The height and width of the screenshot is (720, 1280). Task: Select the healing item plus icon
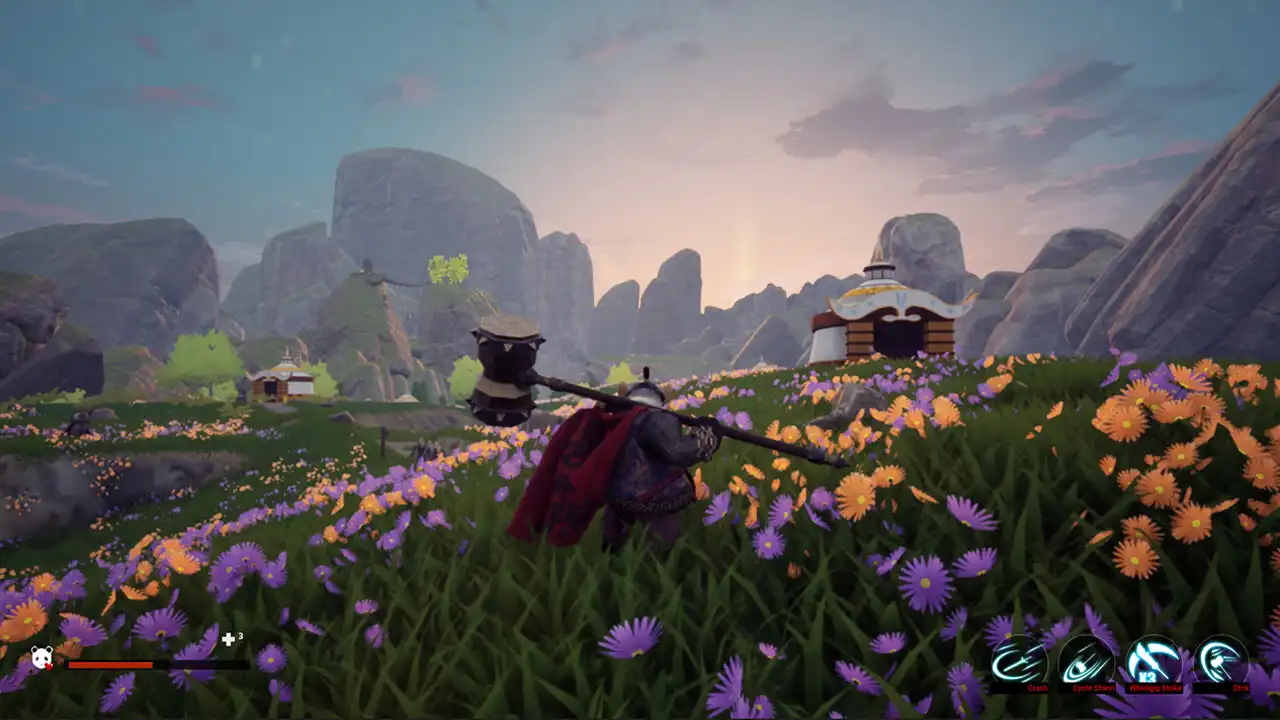[x=229, y=638]
